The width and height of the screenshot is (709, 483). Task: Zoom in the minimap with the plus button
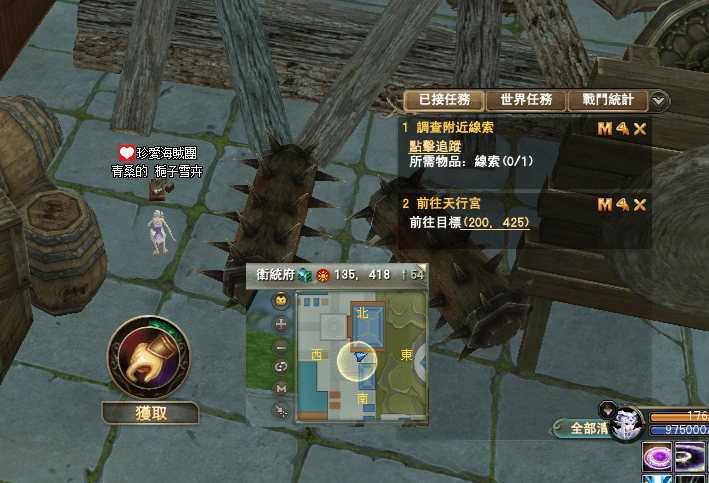click(280, 324)
